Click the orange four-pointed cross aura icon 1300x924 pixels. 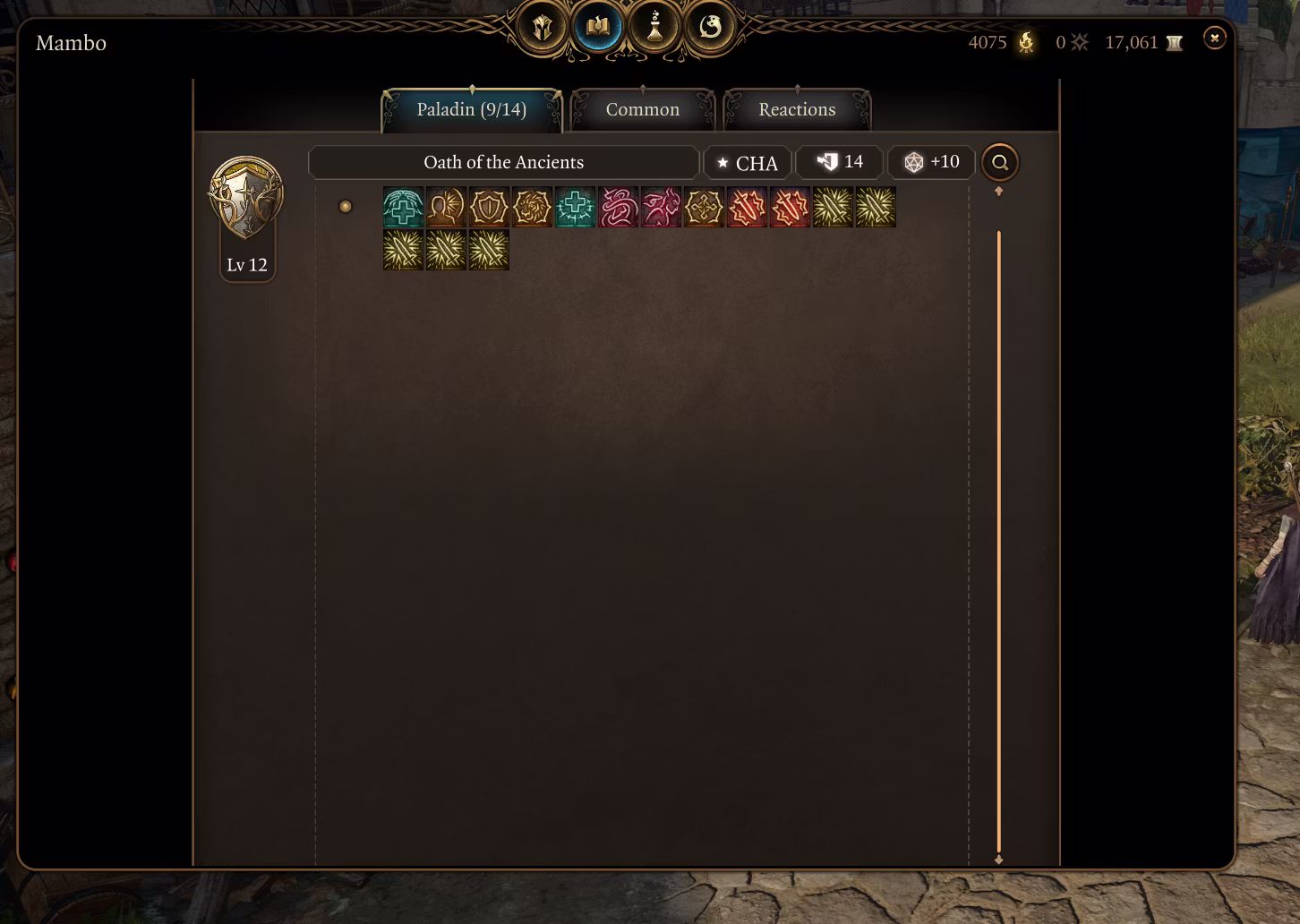[704, 208]
